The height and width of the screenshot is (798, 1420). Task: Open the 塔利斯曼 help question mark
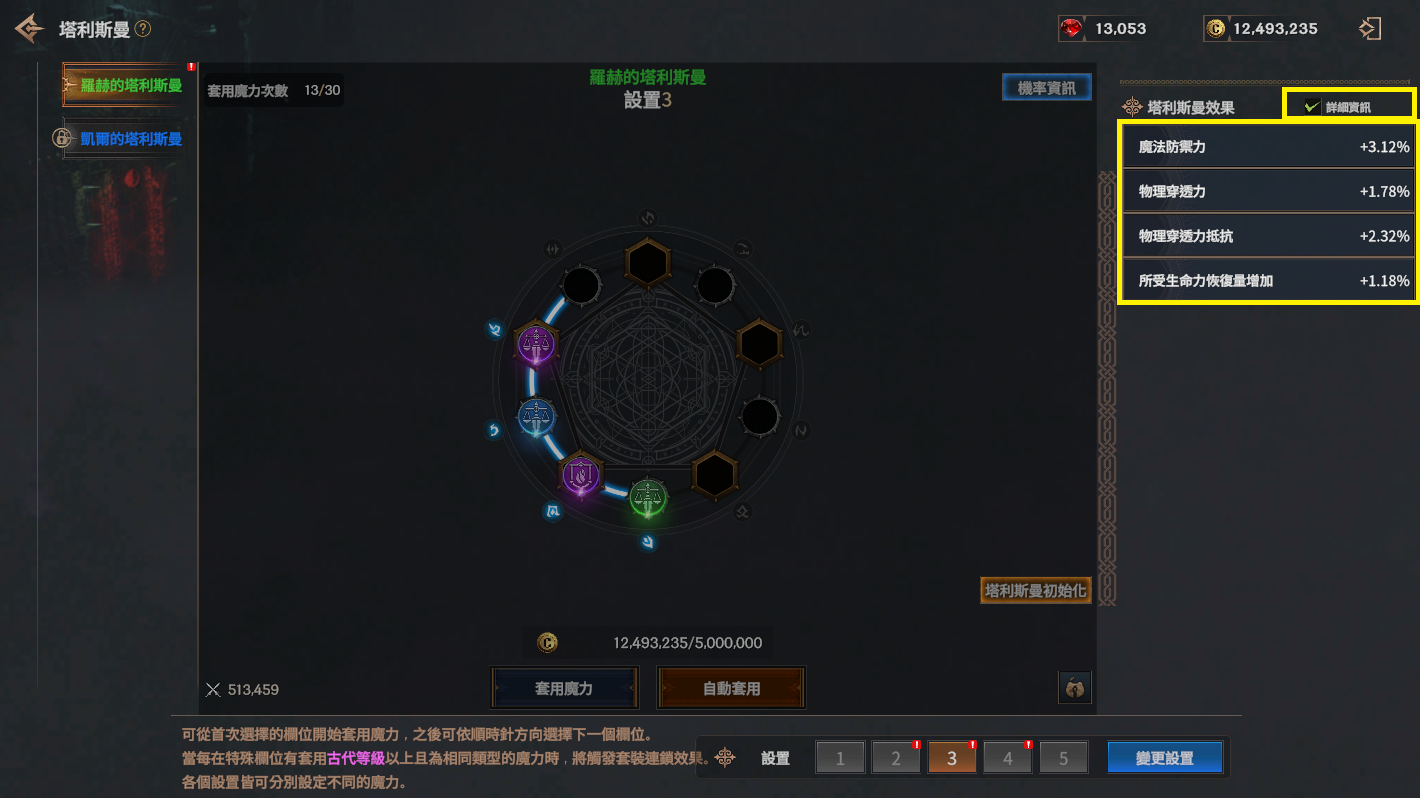point(143,29)
